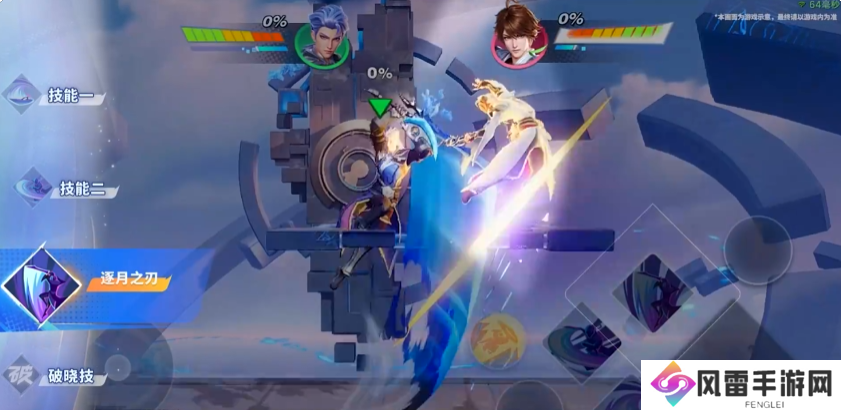Open the 风雷手游网 watermark logo
The height and width of the screenshot is (410, 841).
click(740, 384)
